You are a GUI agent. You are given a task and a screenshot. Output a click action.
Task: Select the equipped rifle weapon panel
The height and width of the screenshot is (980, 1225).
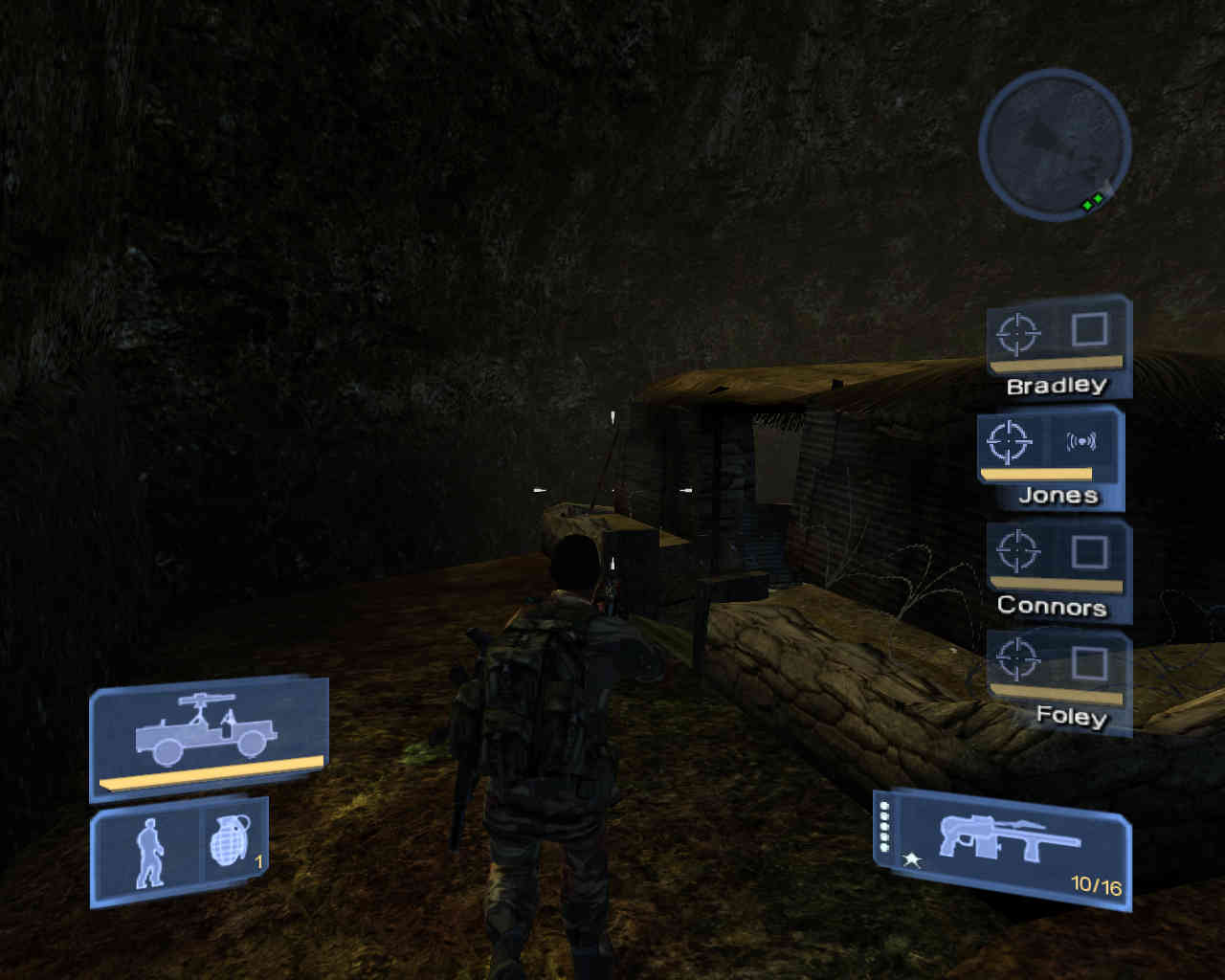pos(1005,847)
